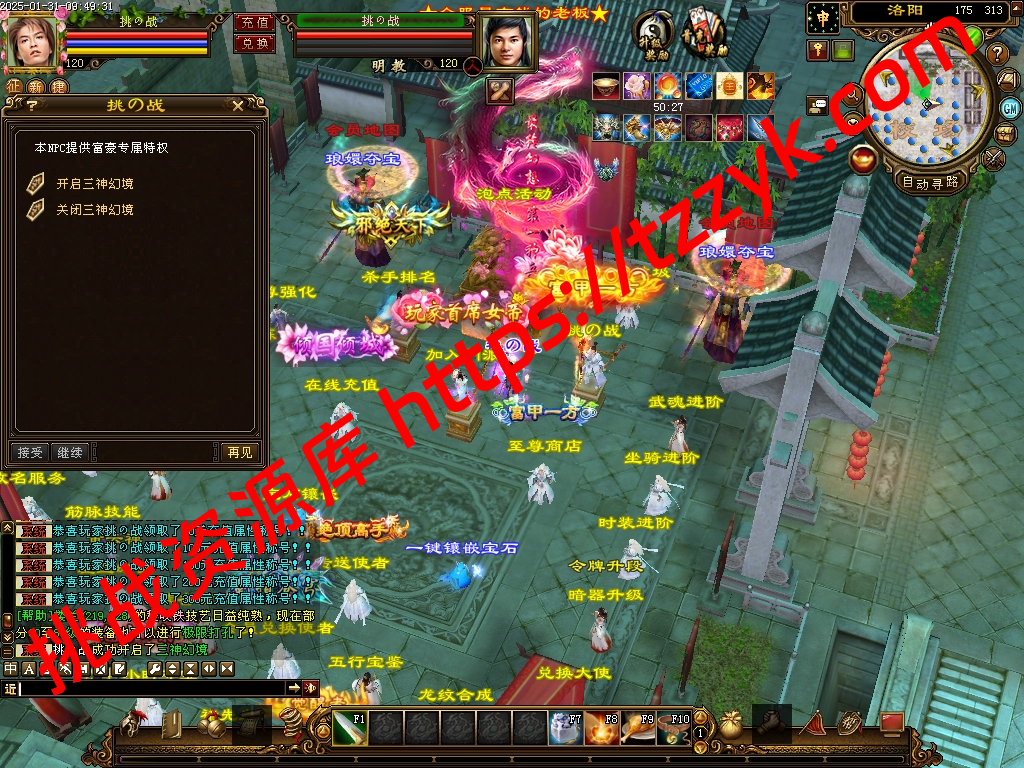Screen dimensions: 1024x768
Task: Click the 继续 continue button
Action: coord(70,452)
